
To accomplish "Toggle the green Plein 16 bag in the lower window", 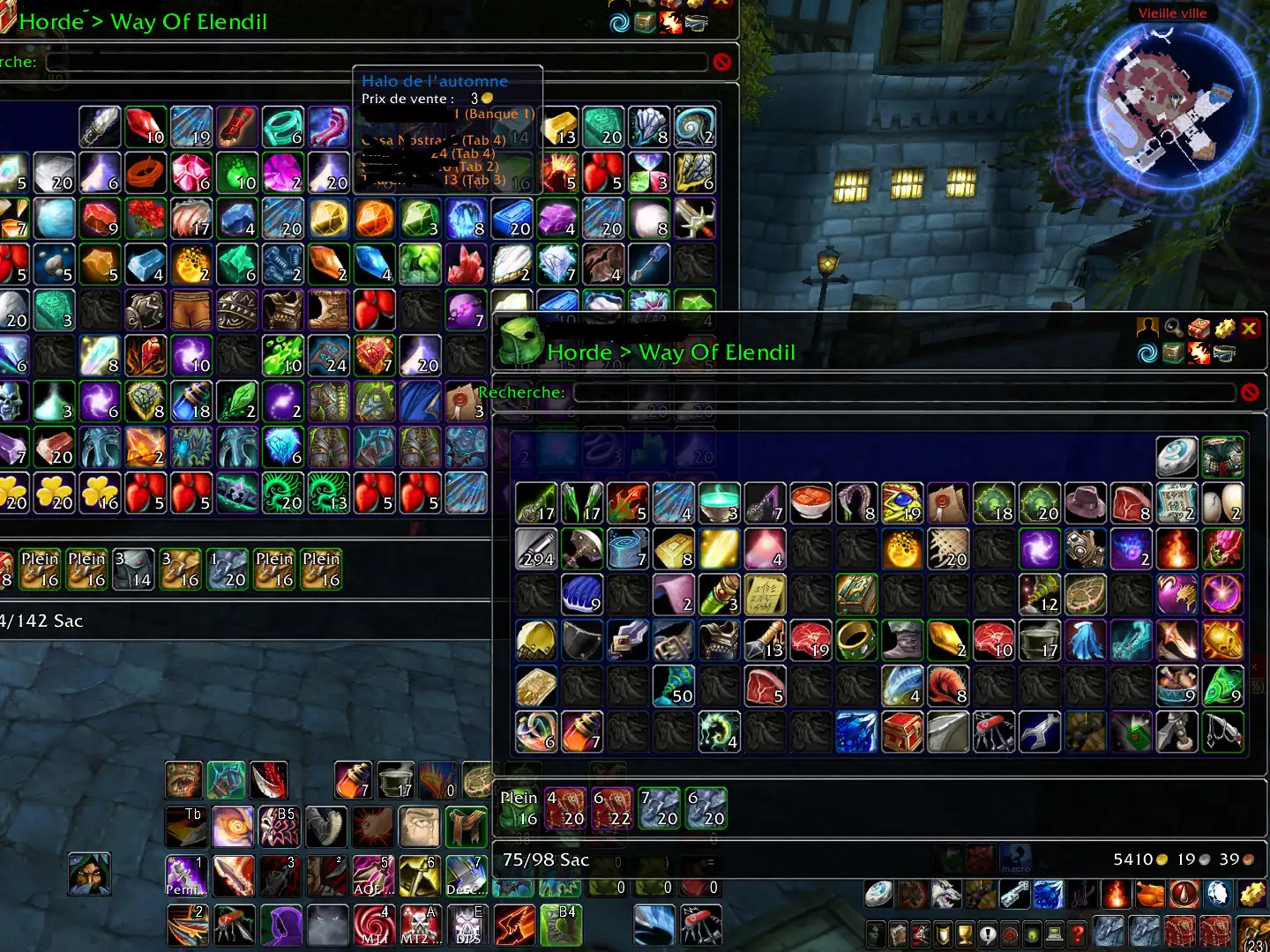I will pos(519,807).
